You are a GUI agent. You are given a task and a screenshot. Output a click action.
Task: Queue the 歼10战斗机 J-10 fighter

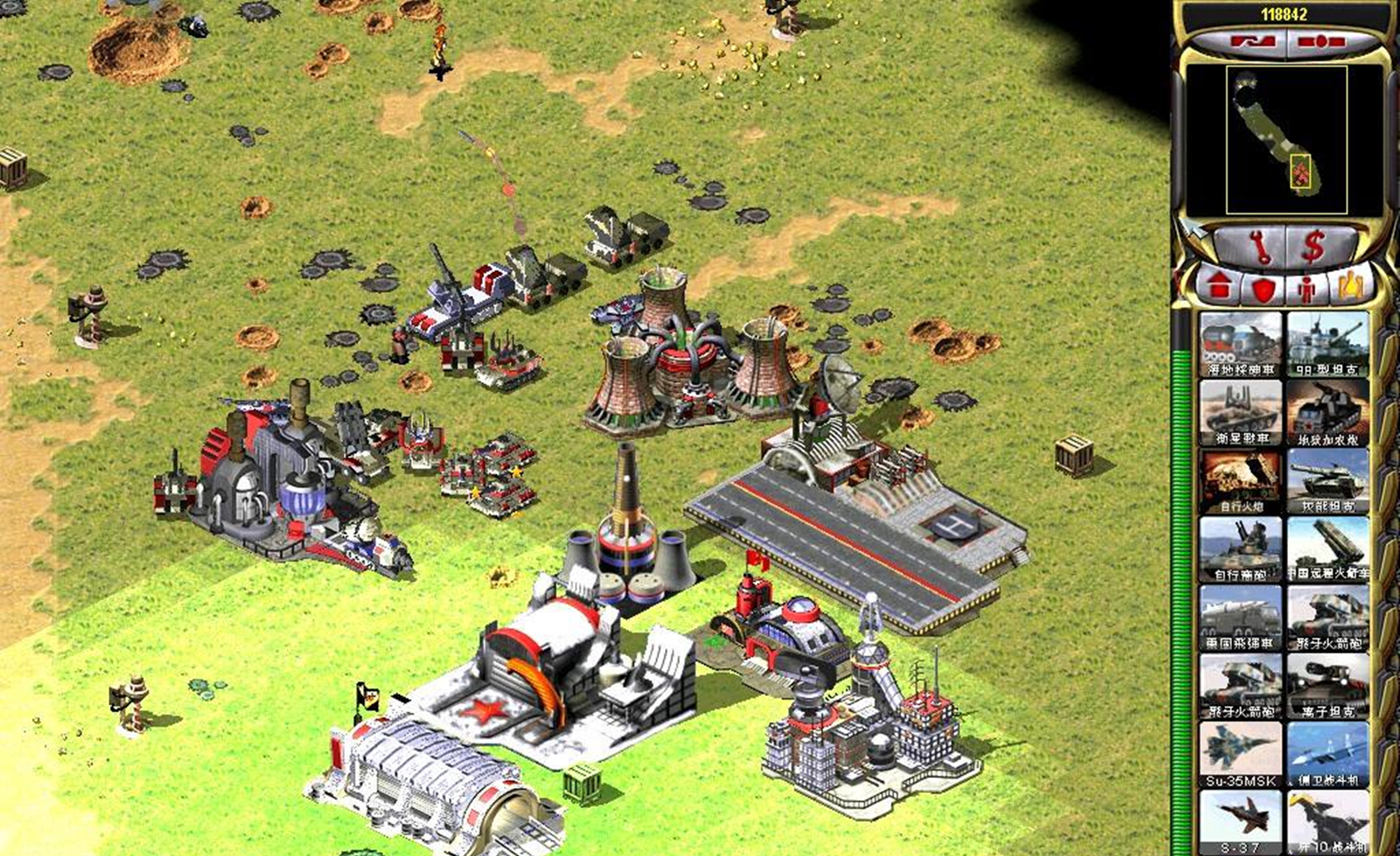point(1327,821)
